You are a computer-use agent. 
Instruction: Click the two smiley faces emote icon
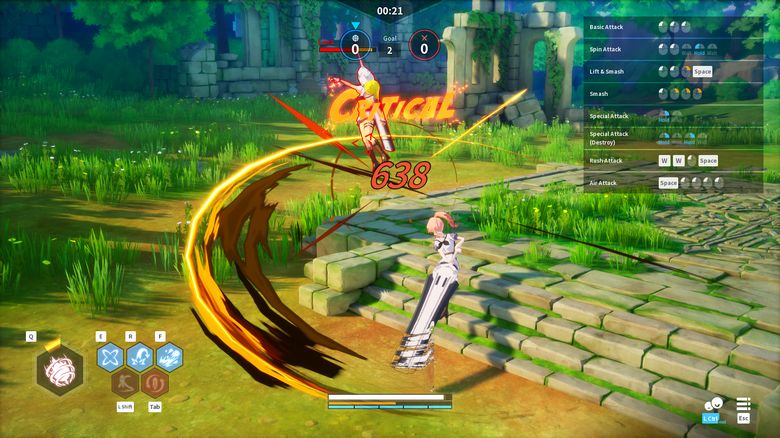(712, 404)
